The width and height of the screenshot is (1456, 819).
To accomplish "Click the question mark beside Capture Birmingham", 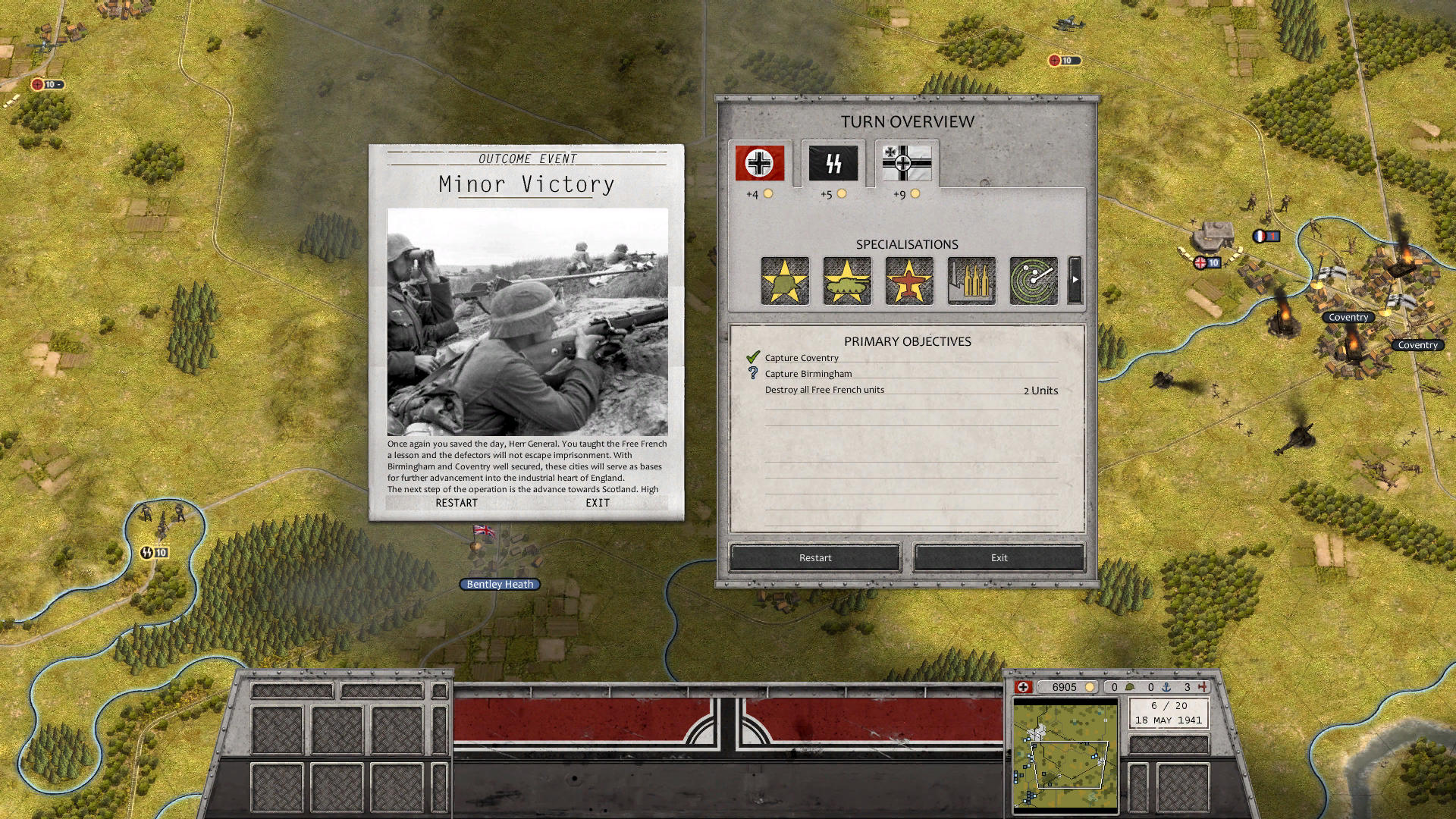I will point(752,372).
